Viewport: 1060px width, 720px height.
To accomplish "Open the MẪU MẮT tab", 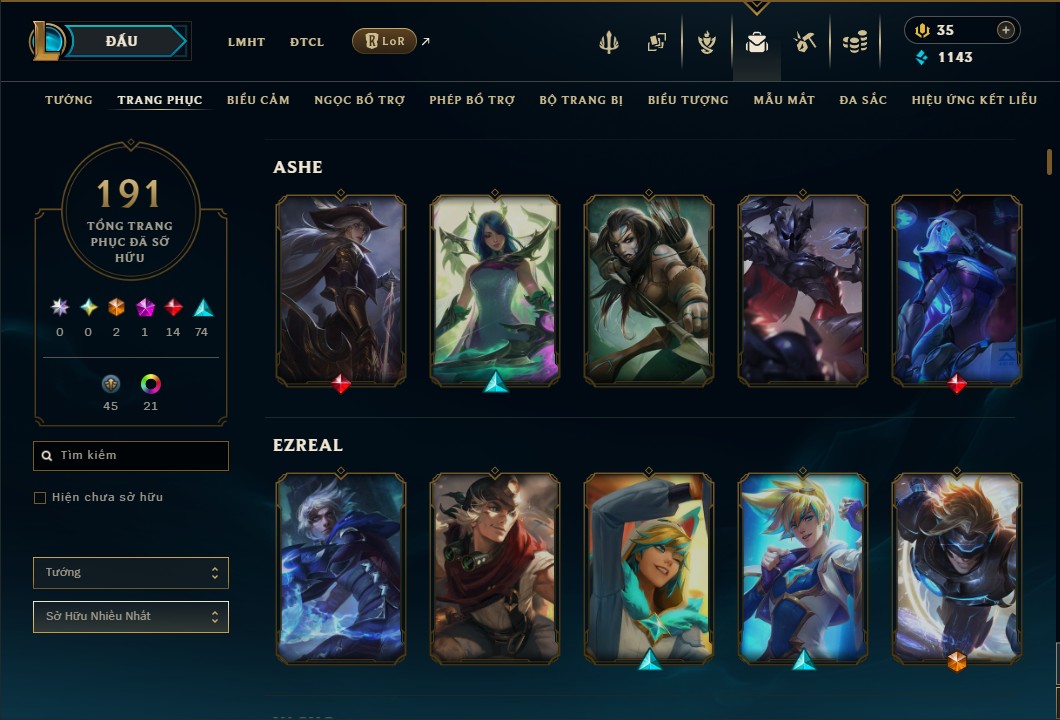I will point(784,100).
